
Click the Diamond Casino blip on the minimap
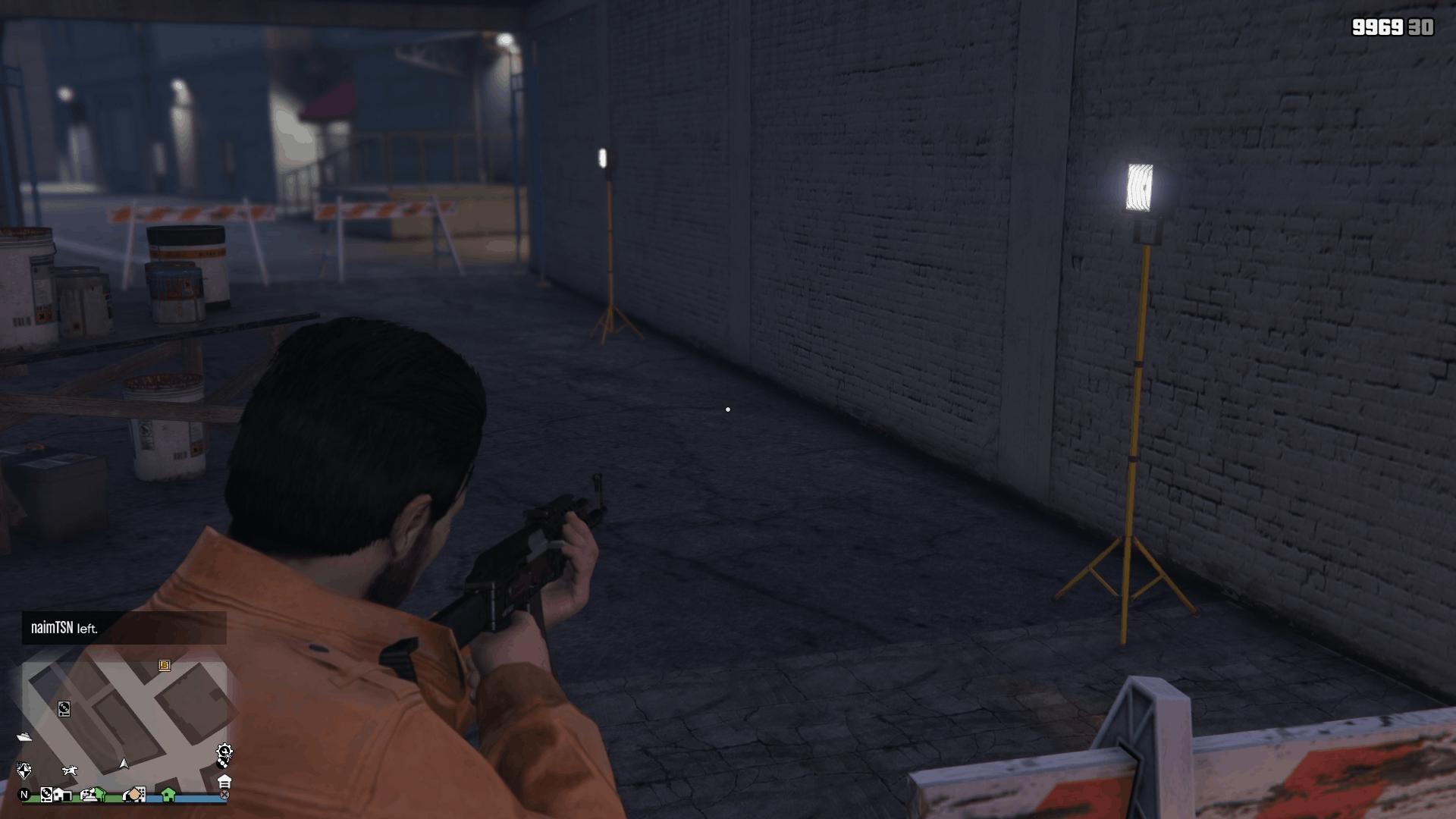(24, 771)
